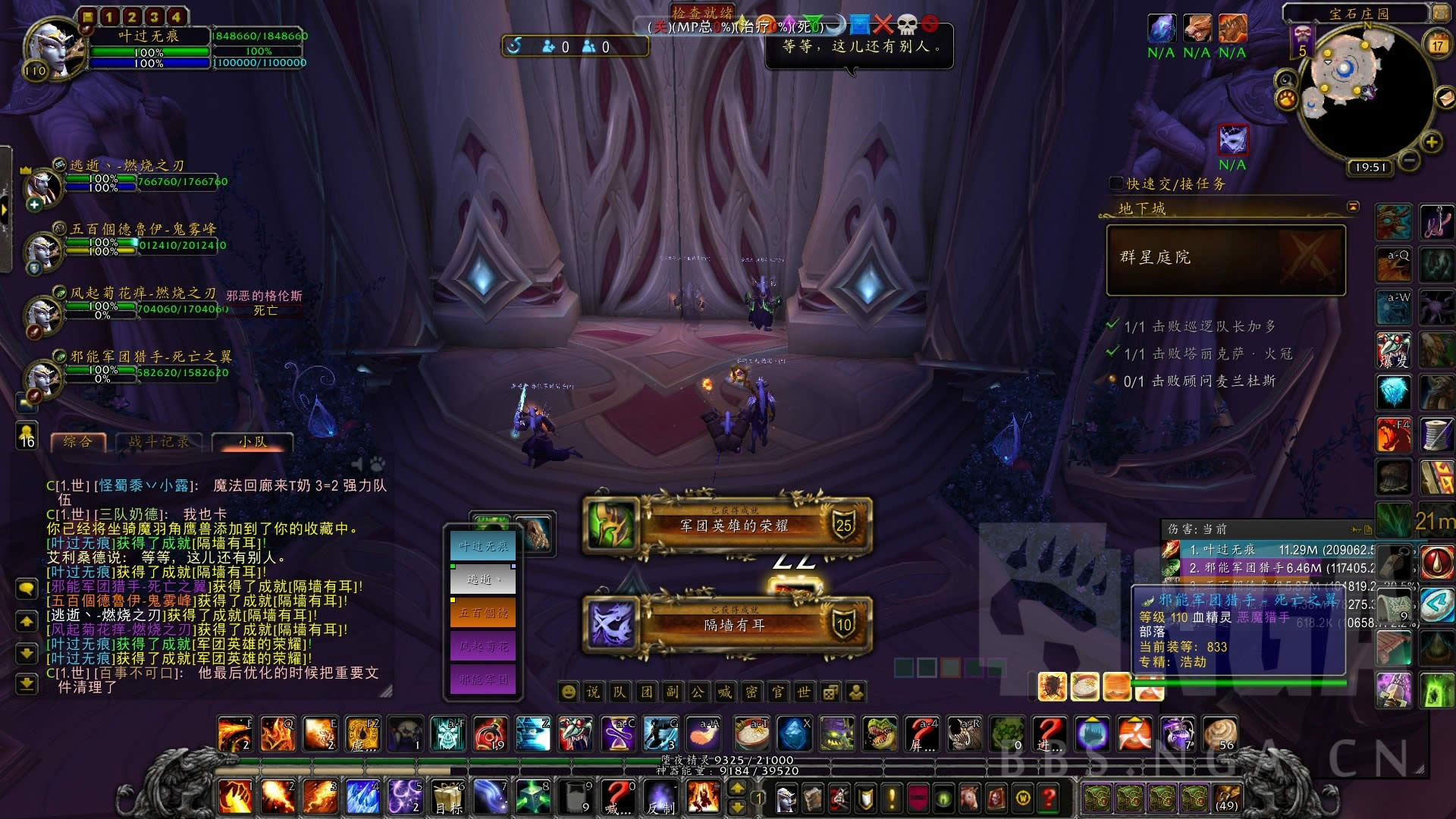Toggle the 快速交/接任务 checkbox
The width and height of the screenshot is (1456, 819).
[x=1116, y=184]
